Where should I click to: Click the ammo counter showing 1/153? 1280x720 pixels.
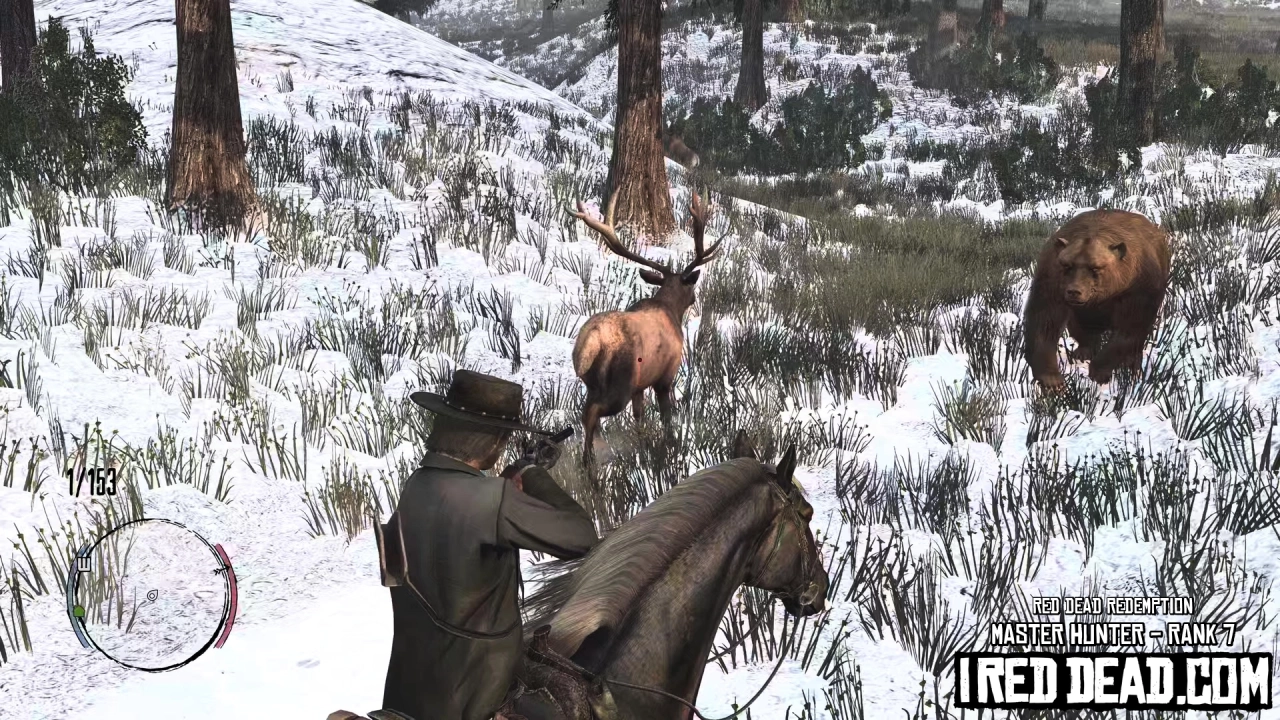tap(92, 483)
